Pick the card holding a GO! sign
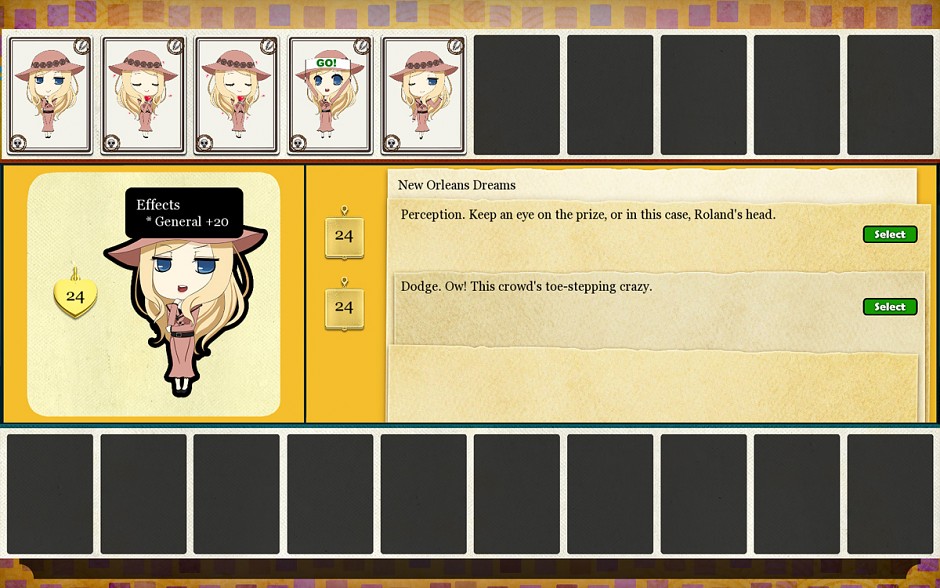The height and width of the screenshot is (588, 940). coord(329,95)
